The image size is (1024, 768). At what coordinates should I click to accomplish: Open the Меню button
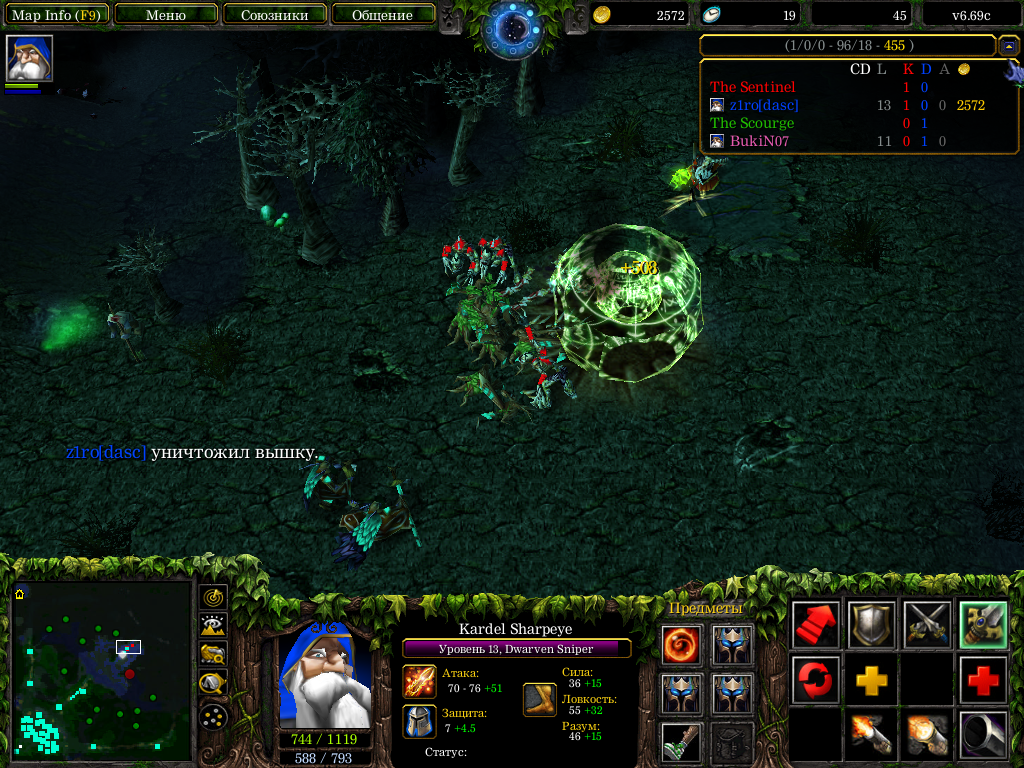coord(166,15)
